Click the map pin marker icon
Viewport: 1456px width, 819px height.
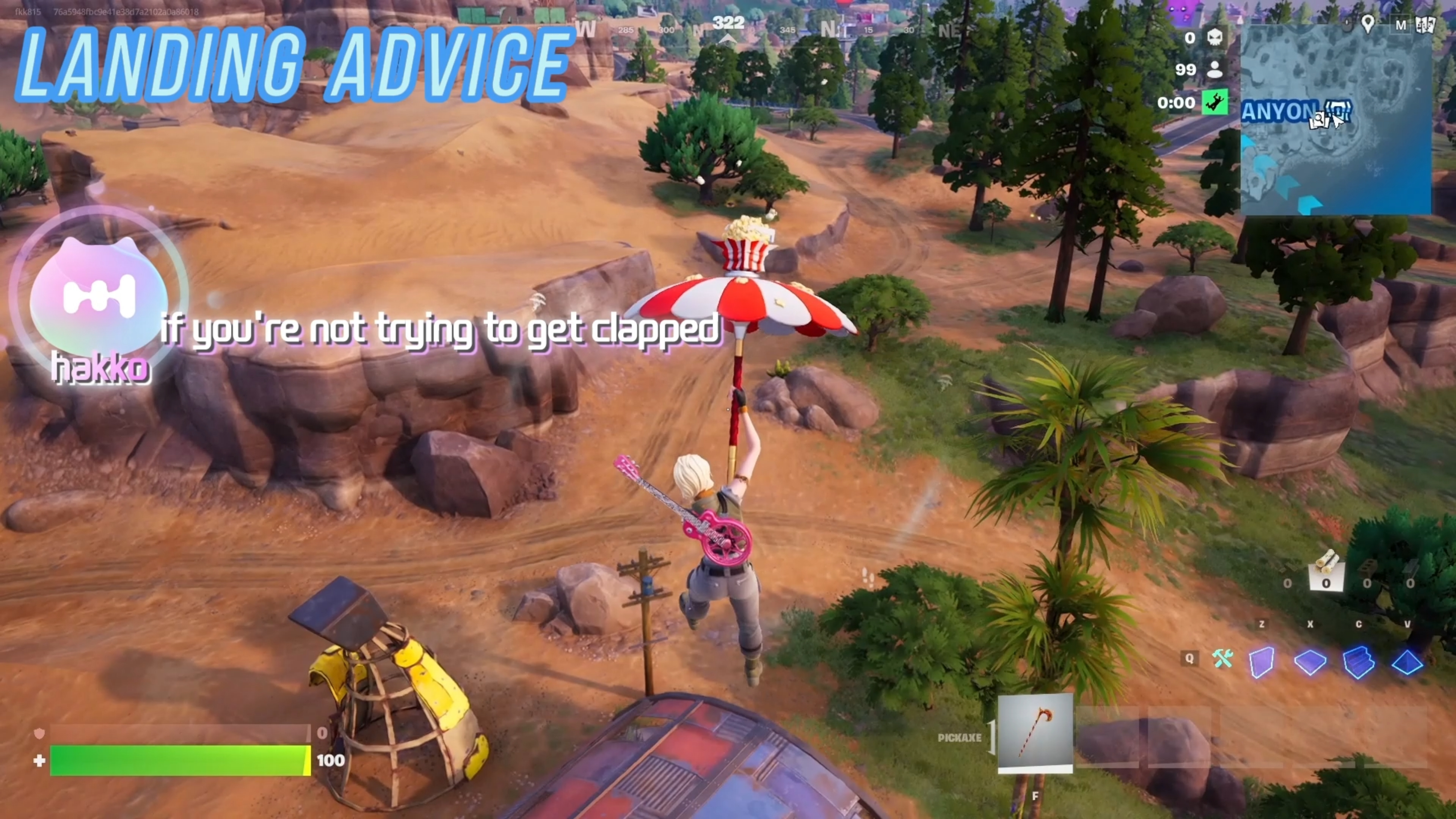[1368, 24]
